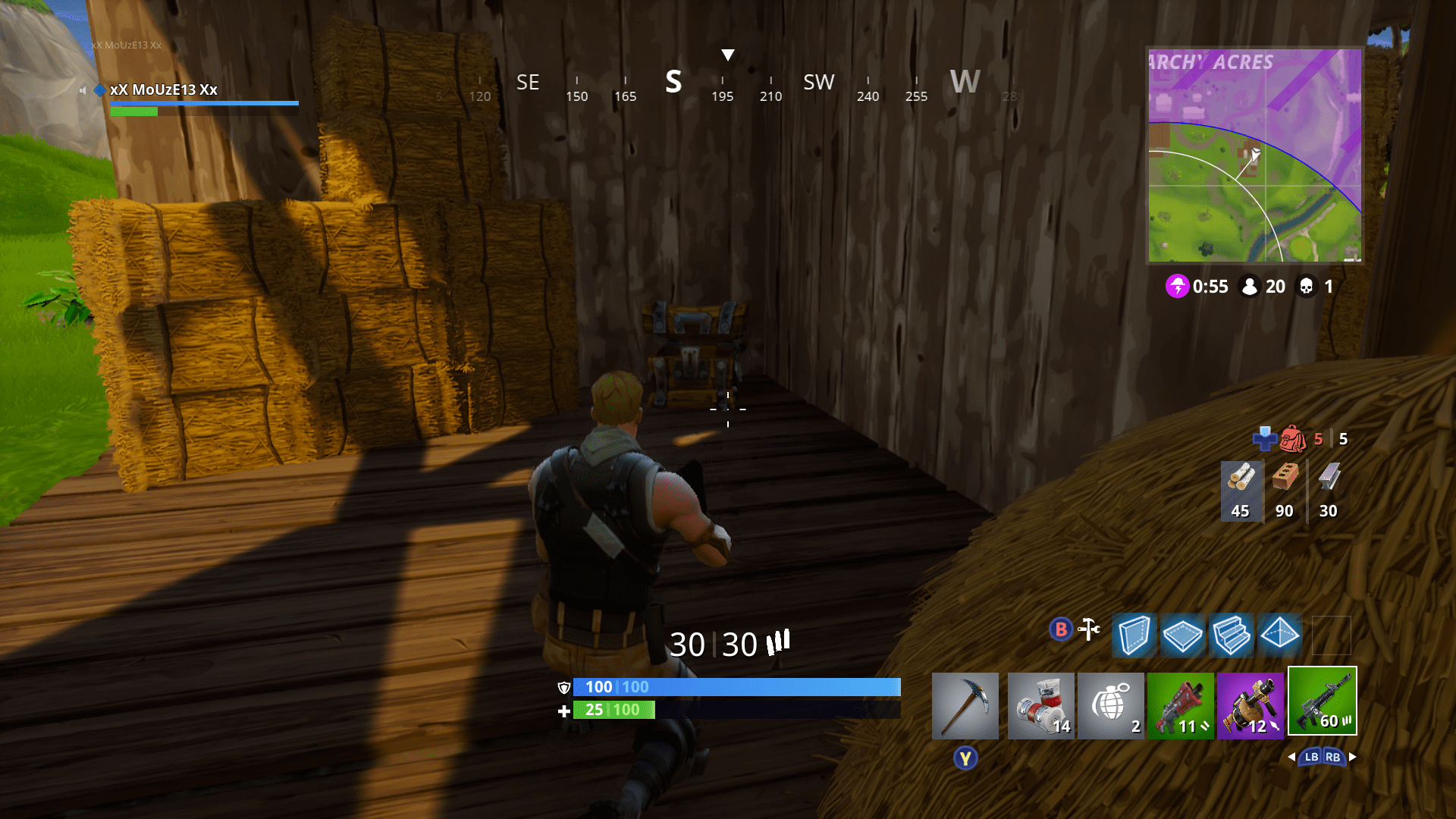Select the pickaxe slot

965,705
